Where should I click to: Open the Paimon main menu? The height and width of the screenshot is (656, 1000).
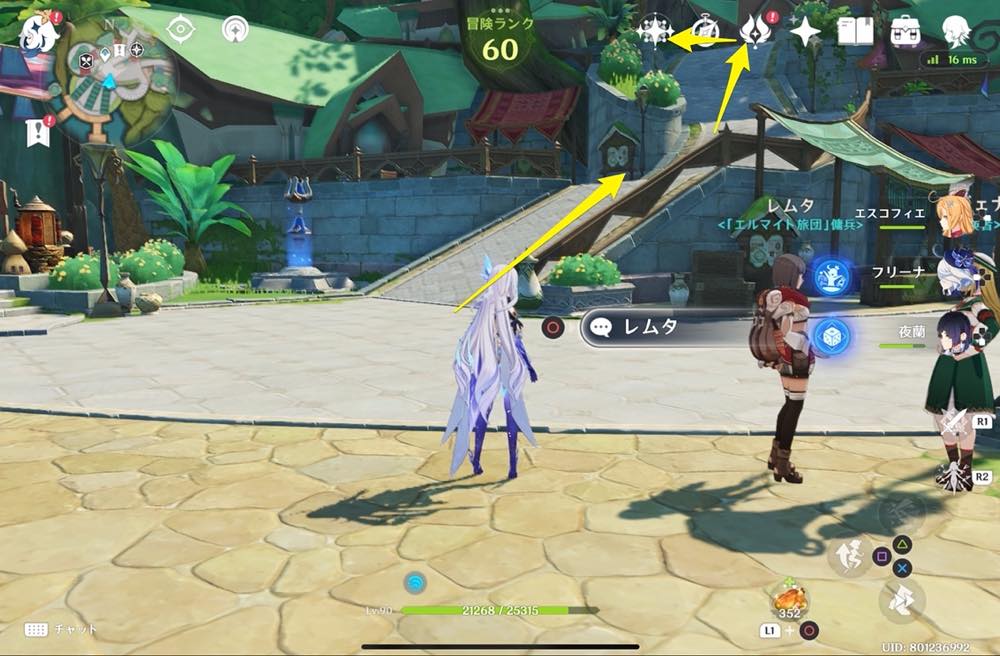[38, 31]
